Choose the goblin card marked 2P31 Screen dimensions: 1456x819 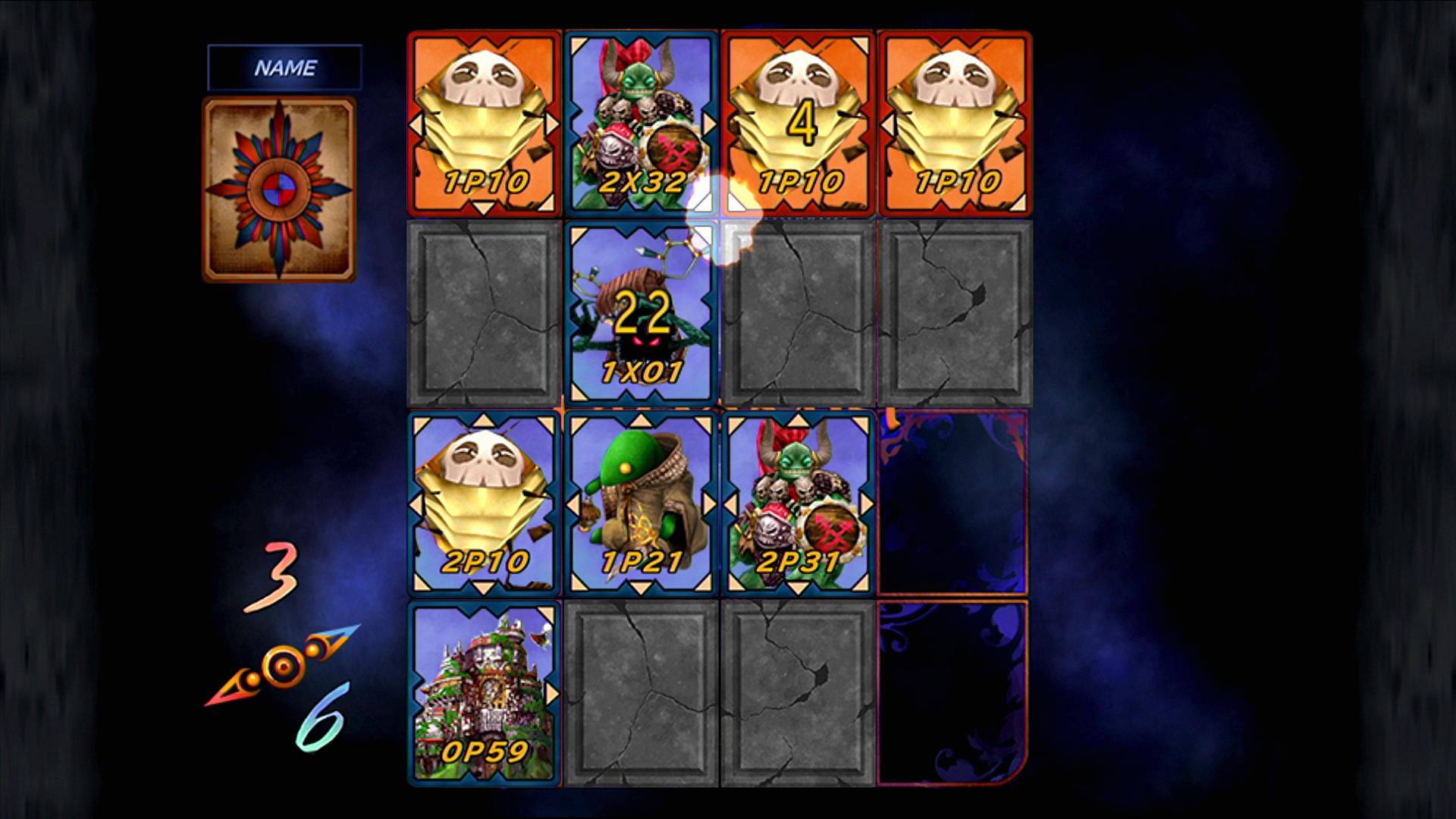coord(799,504)
